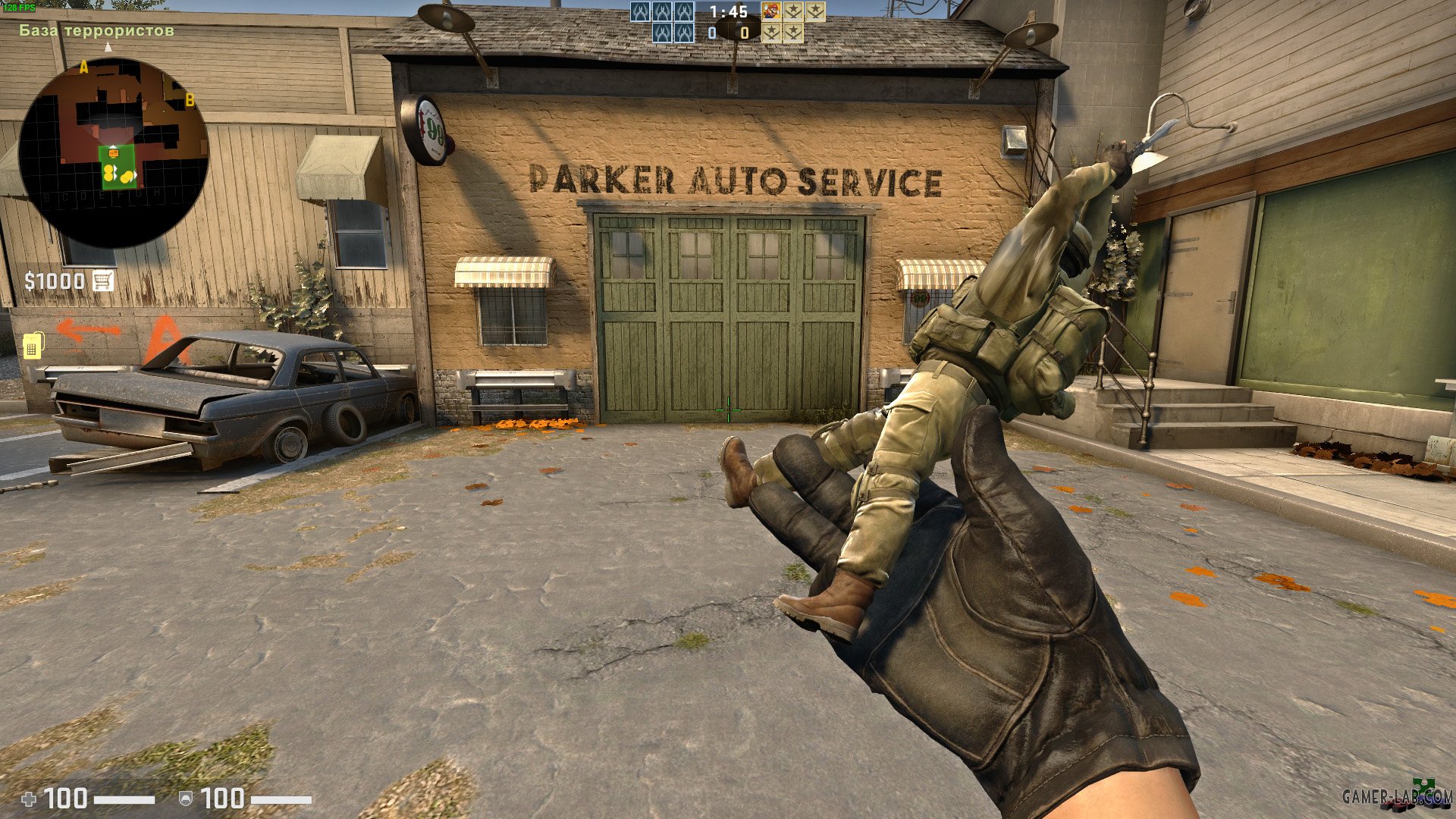Click the CT score of 0
The height and width of the screenshot is (819, 1456).
[712, 33]
